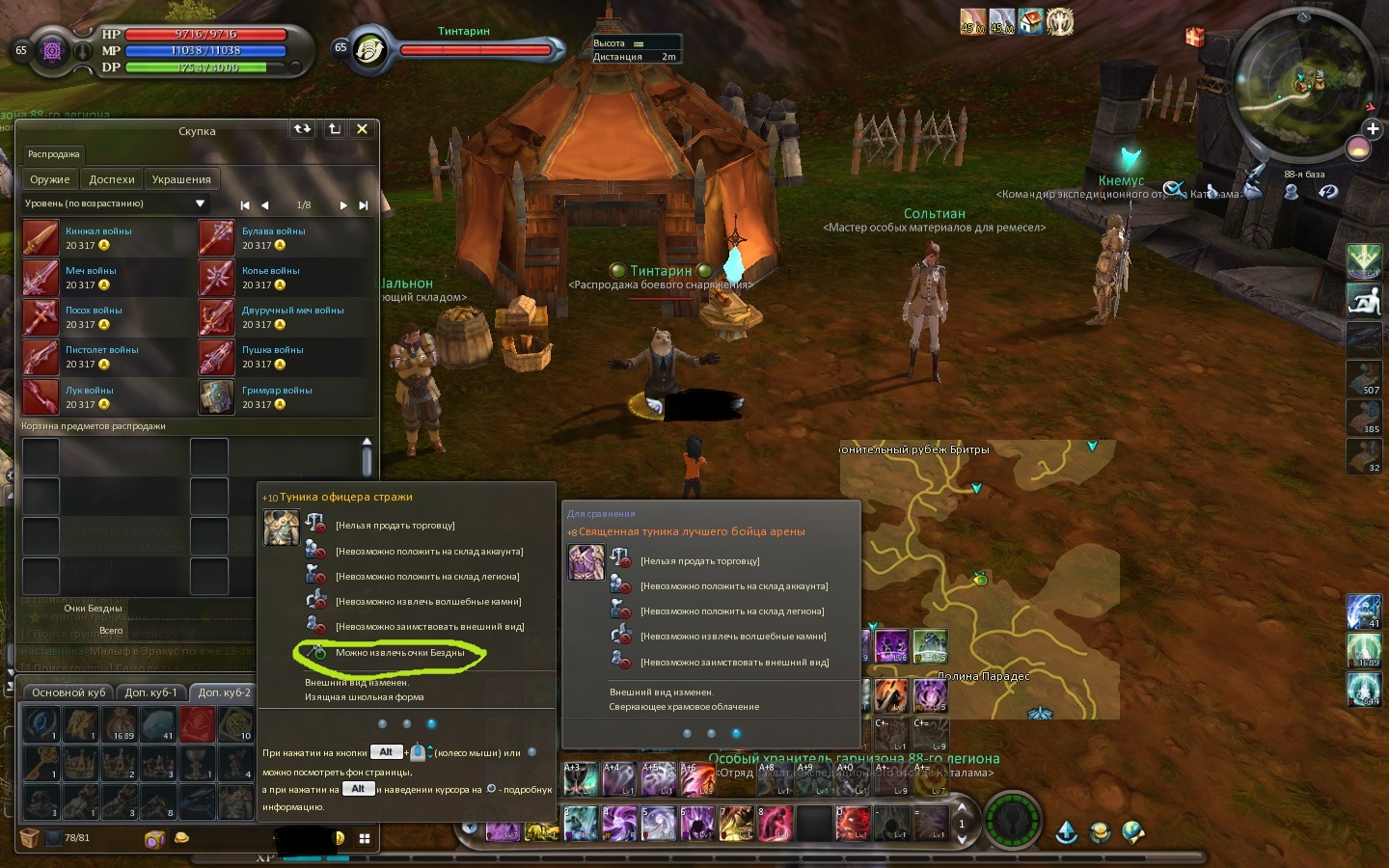Click the plus button beside the minimap

tap(1373, 128)
